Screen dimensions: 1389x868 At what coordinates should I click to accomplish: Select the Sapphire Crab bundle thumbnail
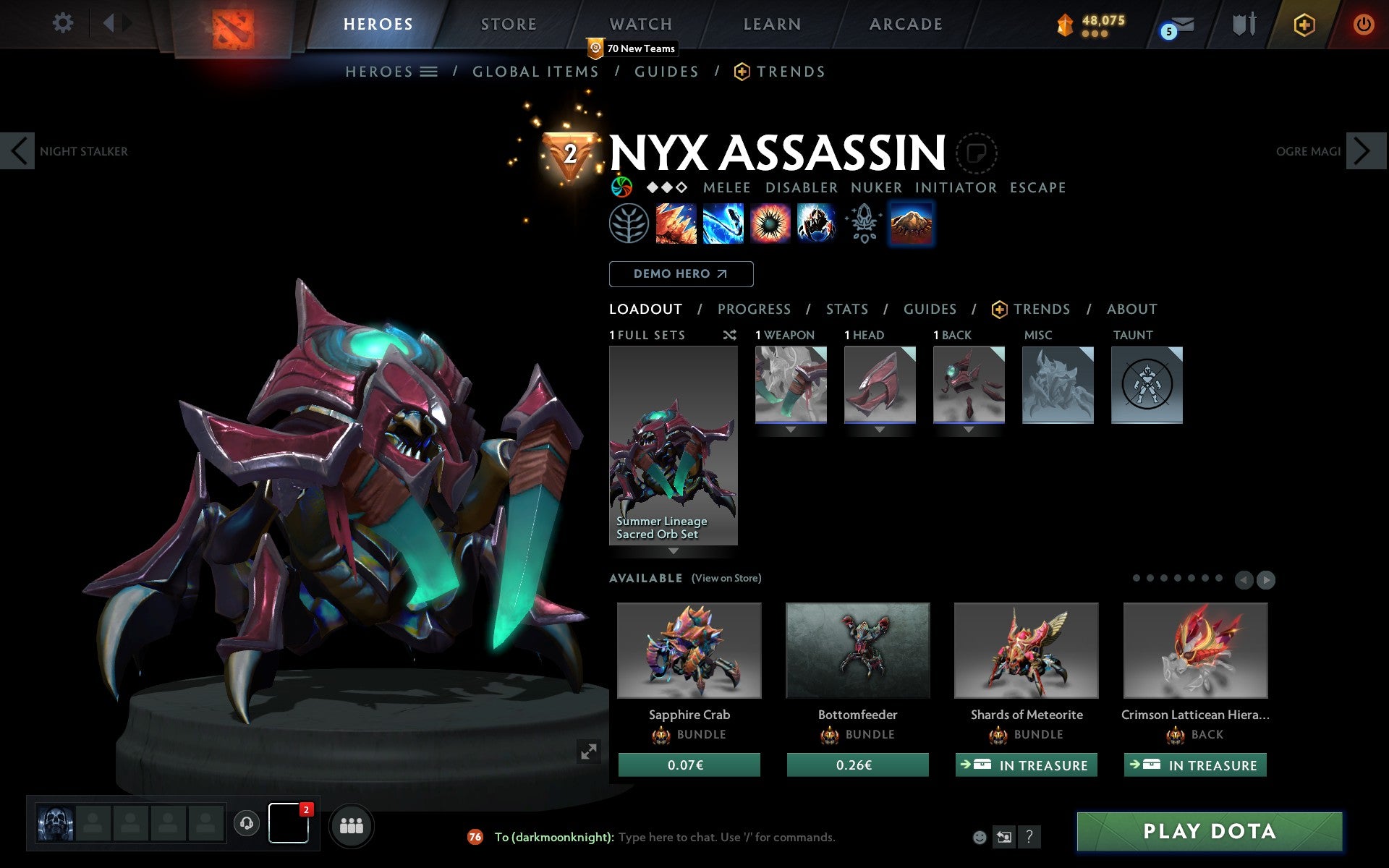(688, 650)
